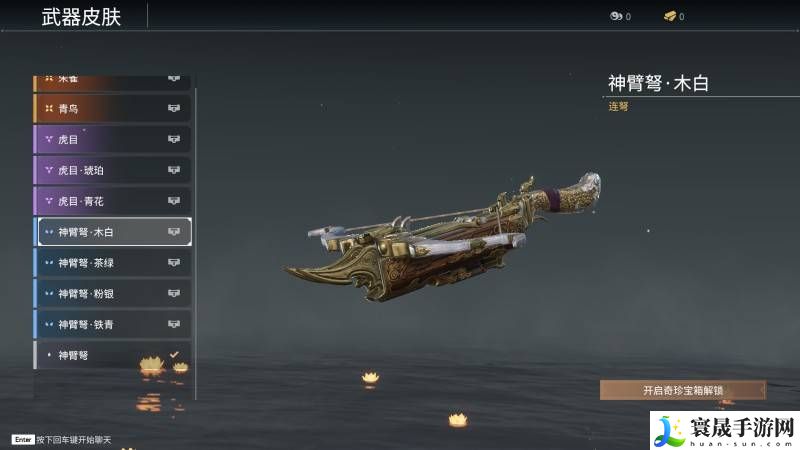
Task: Pick the 神臂弩·铁青 skin
Action: click(x=112, y=325)
